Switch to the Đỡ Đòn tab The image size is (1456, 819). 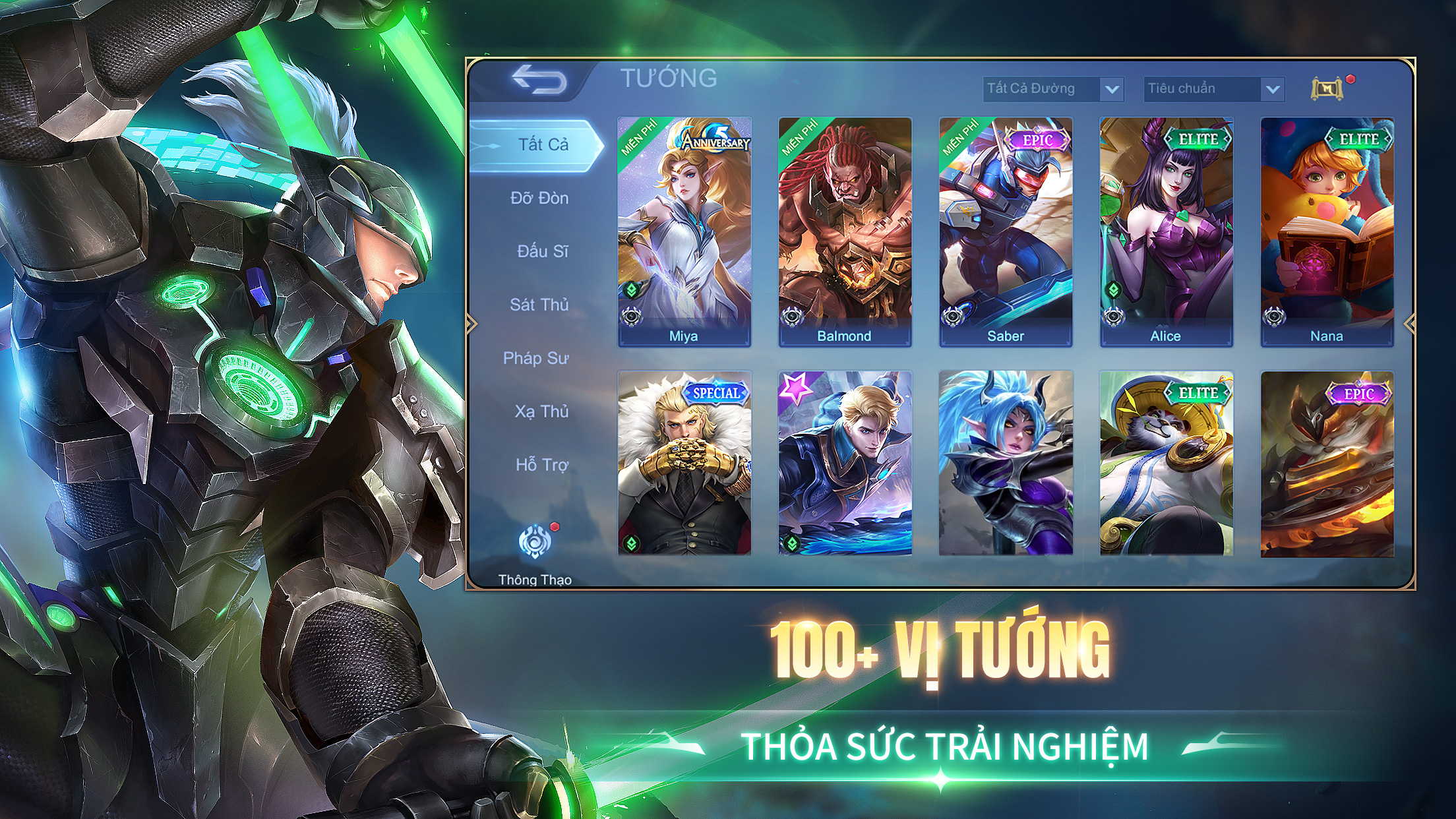tap(539, 198)
